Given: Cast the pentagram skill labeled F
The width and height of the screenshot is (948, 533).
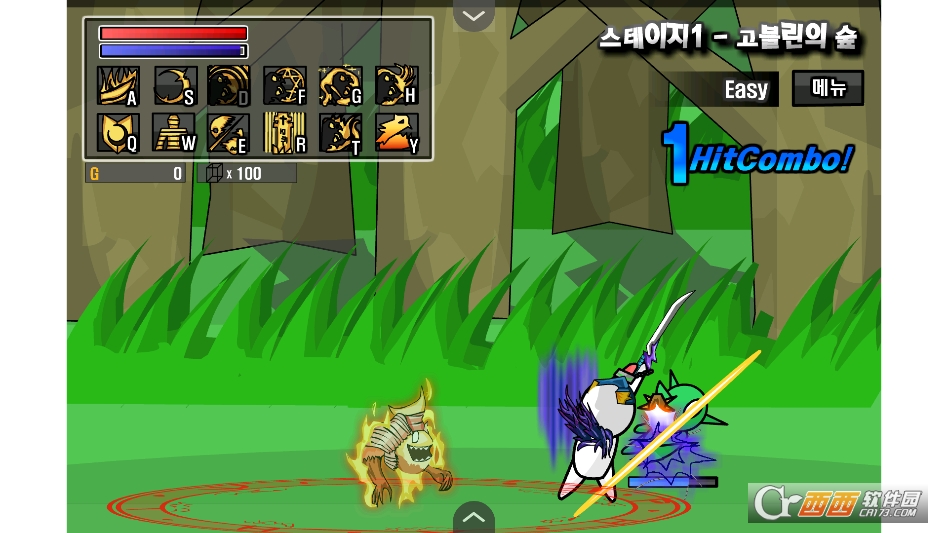Looking at the screenshot, I should click(285, 86).
